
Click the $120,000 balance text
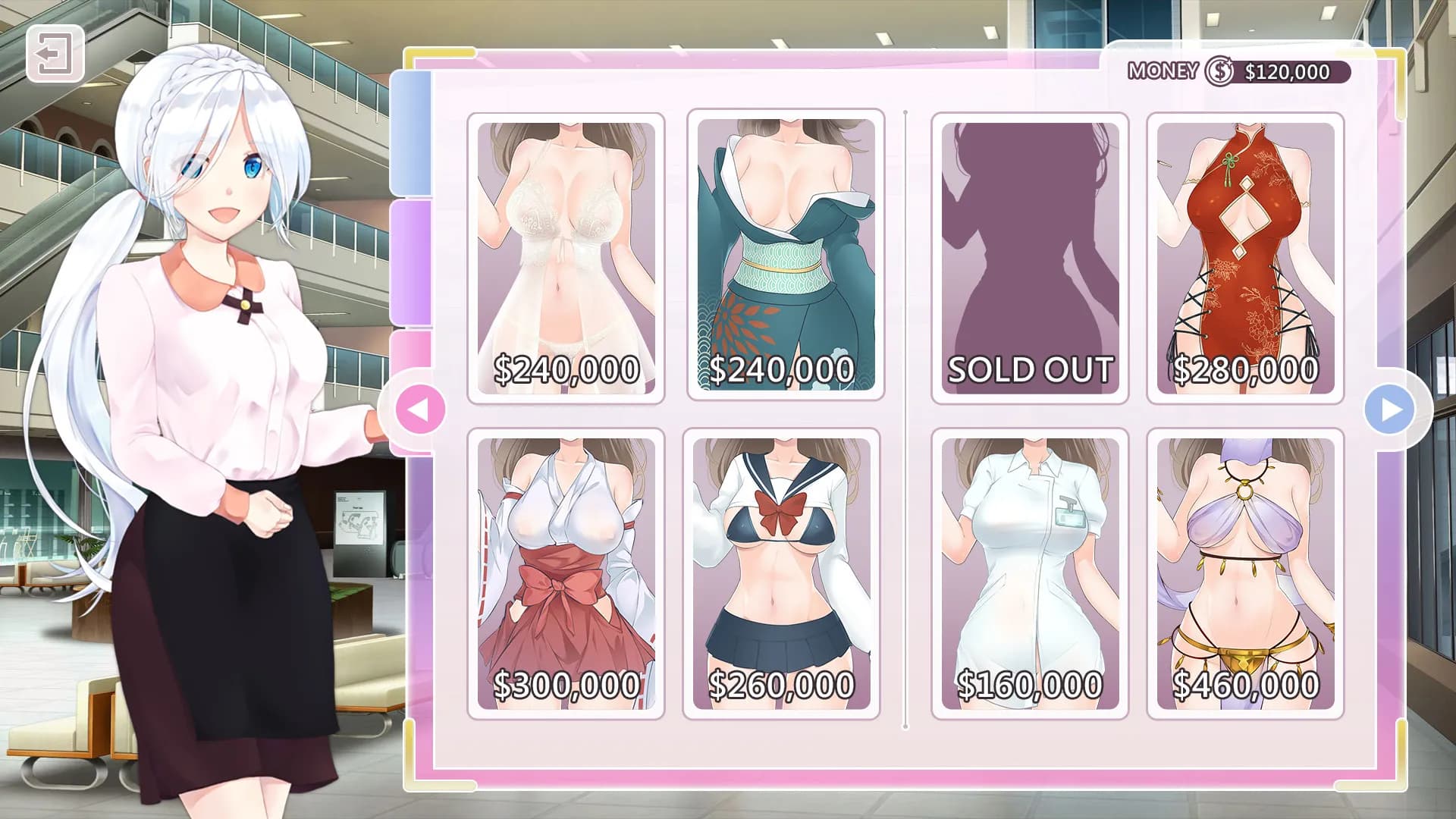tap(1287, 72)
